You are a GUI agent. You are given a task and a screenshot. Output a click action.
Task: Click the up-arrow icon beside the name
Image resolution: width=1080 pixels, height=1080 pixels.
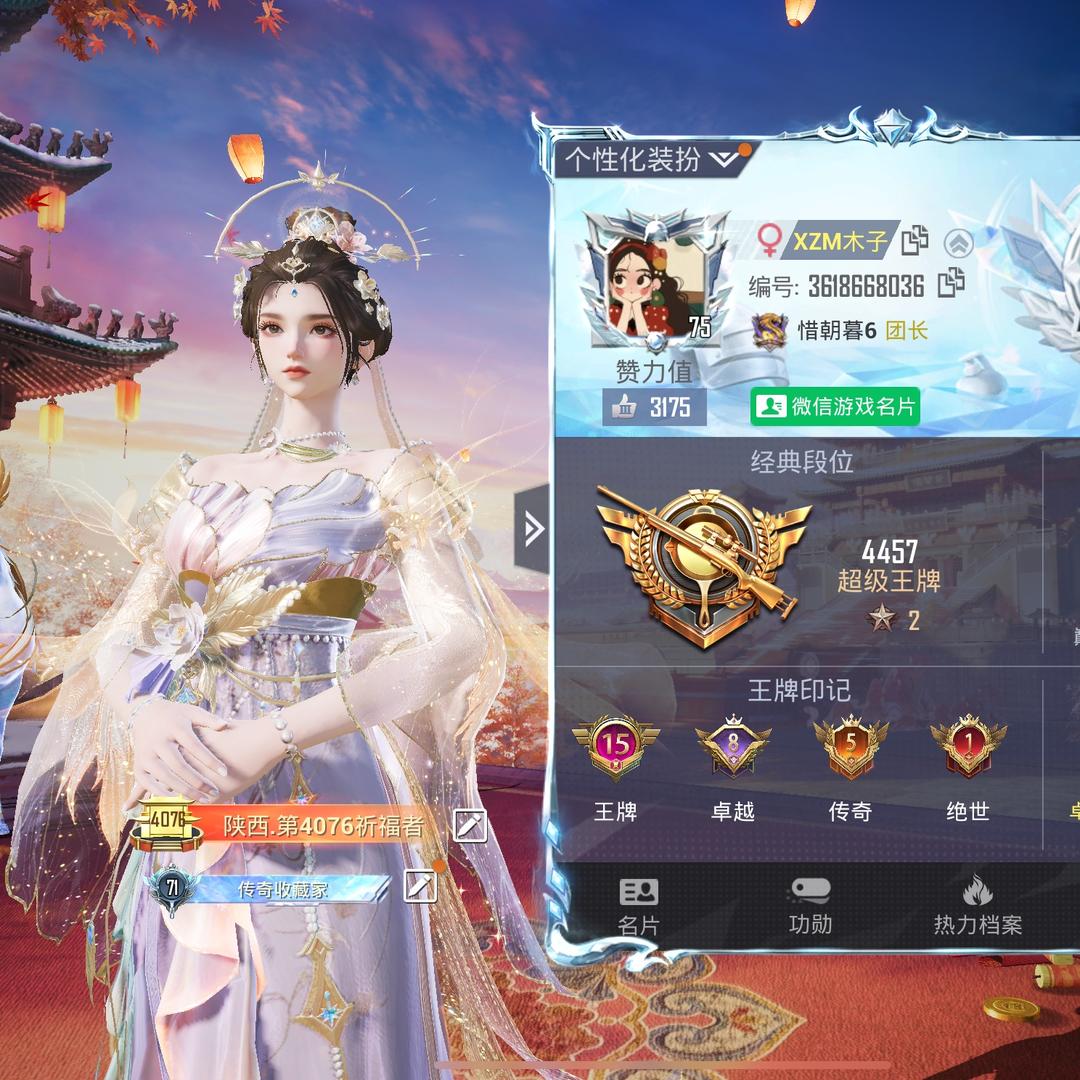958,242
